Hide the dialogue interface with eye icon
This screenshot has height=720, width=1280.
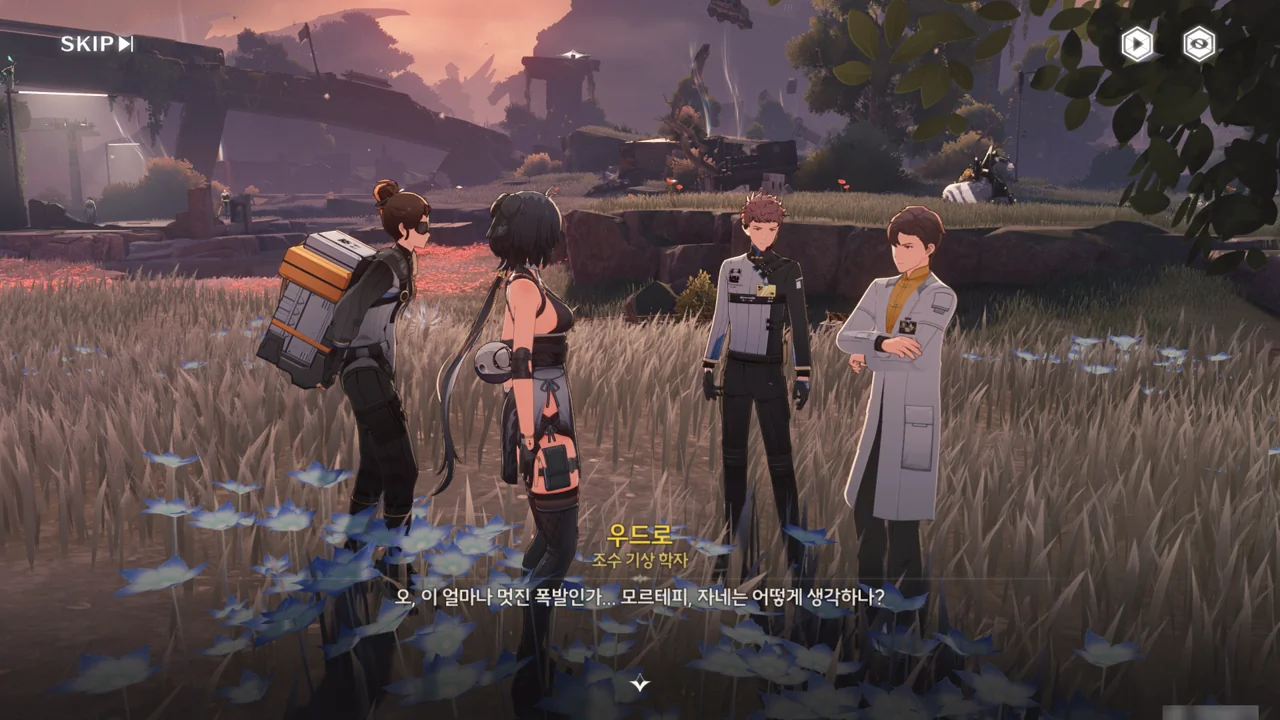(x=1199, y=44)
